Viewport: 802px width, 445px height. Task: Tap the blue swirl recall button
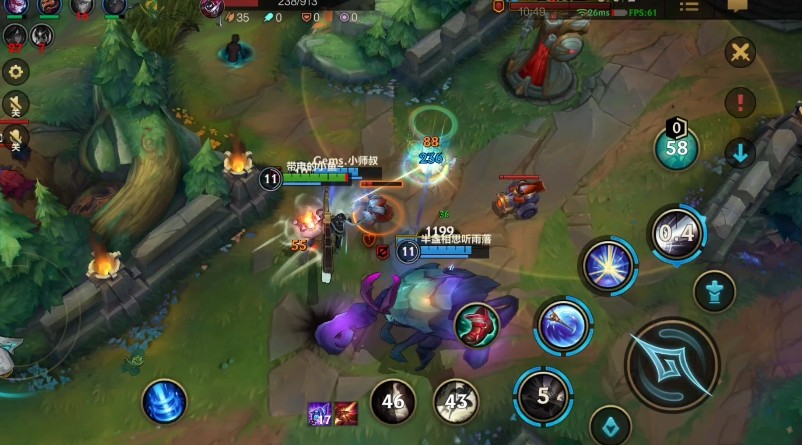pyautogui.click(x=164, y=403)
